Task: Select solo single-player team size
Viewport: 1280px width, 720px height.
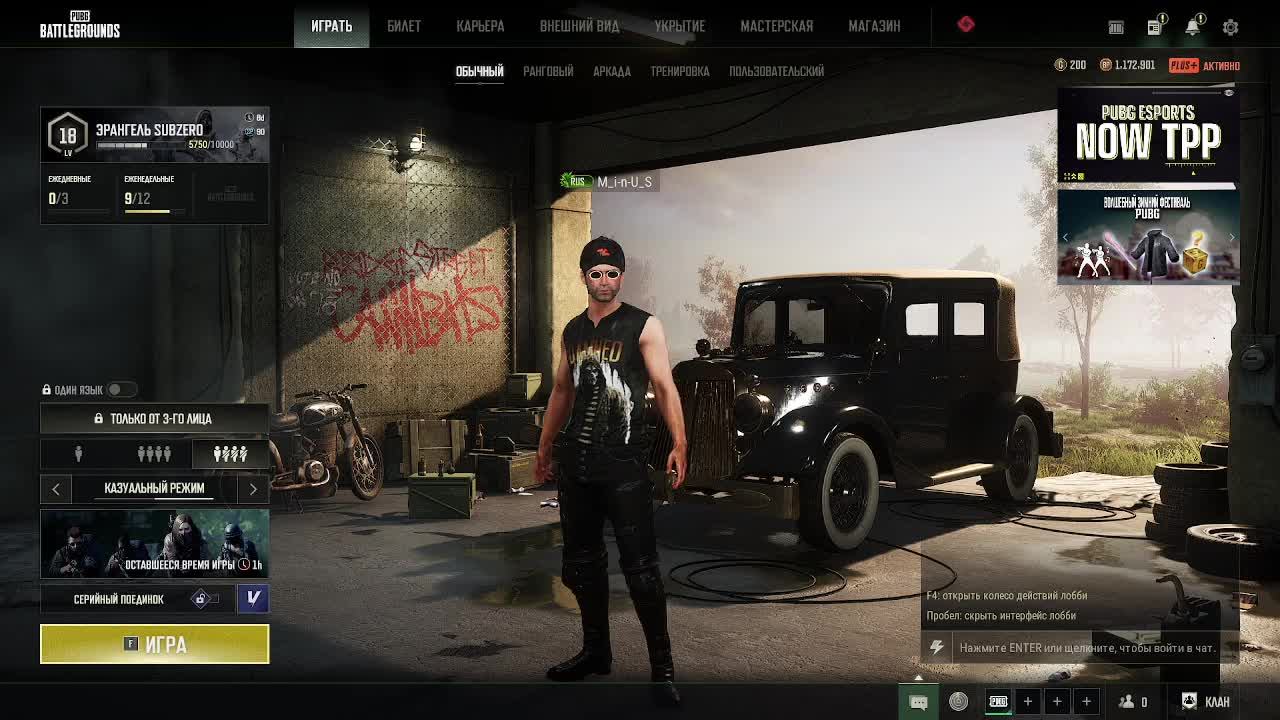Action: pyautogui.click(x=78, y=454)
